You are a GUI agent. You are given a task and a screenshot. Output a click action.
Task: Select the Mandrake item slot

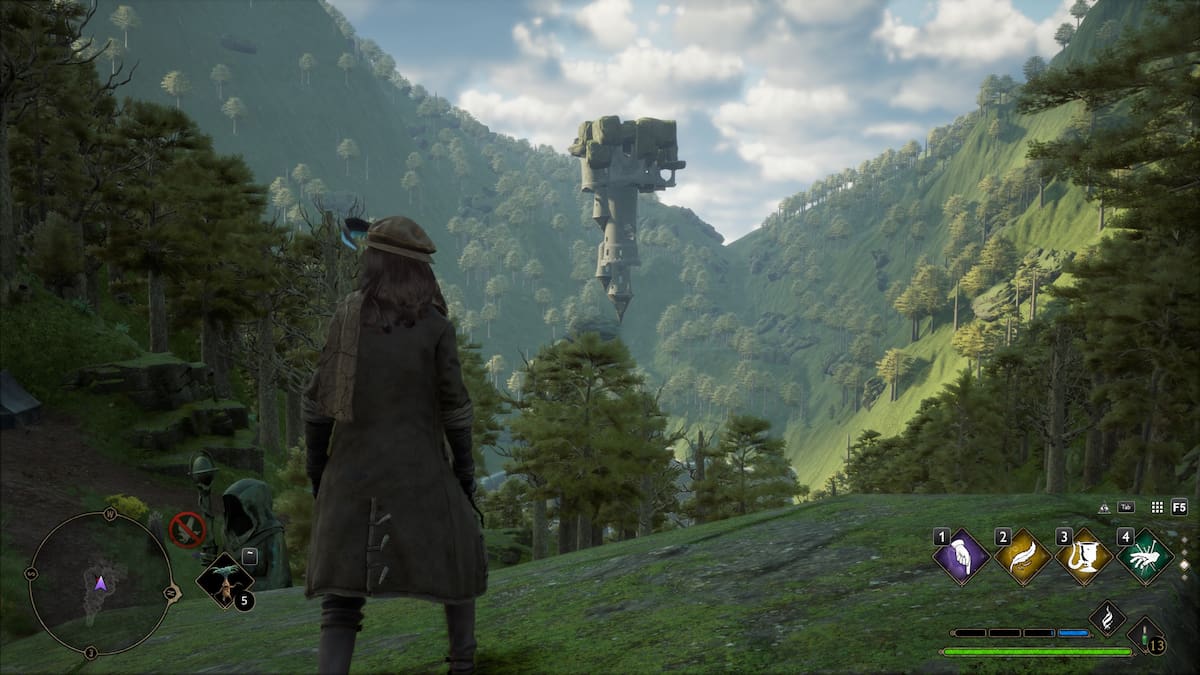[223, 581]
